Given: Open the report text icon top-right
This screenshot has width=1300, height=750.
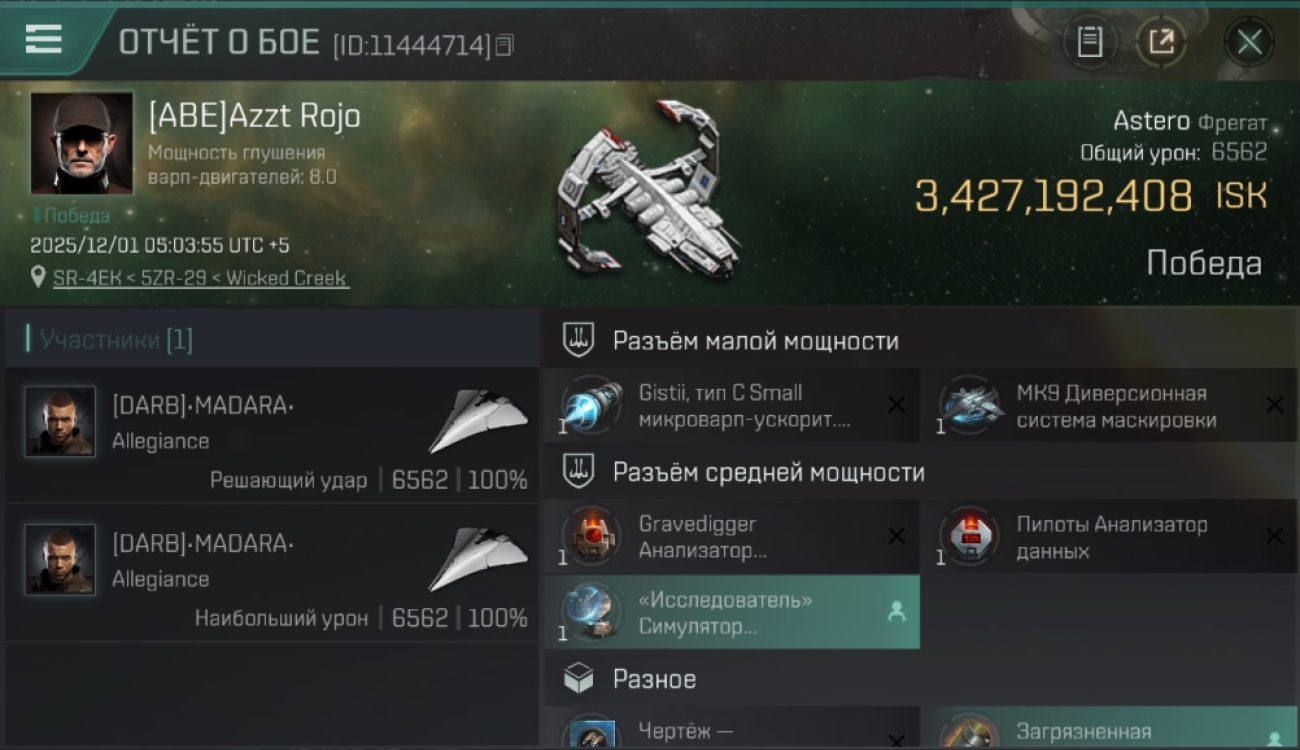Looking at the screenshot, I should 1089,42.
